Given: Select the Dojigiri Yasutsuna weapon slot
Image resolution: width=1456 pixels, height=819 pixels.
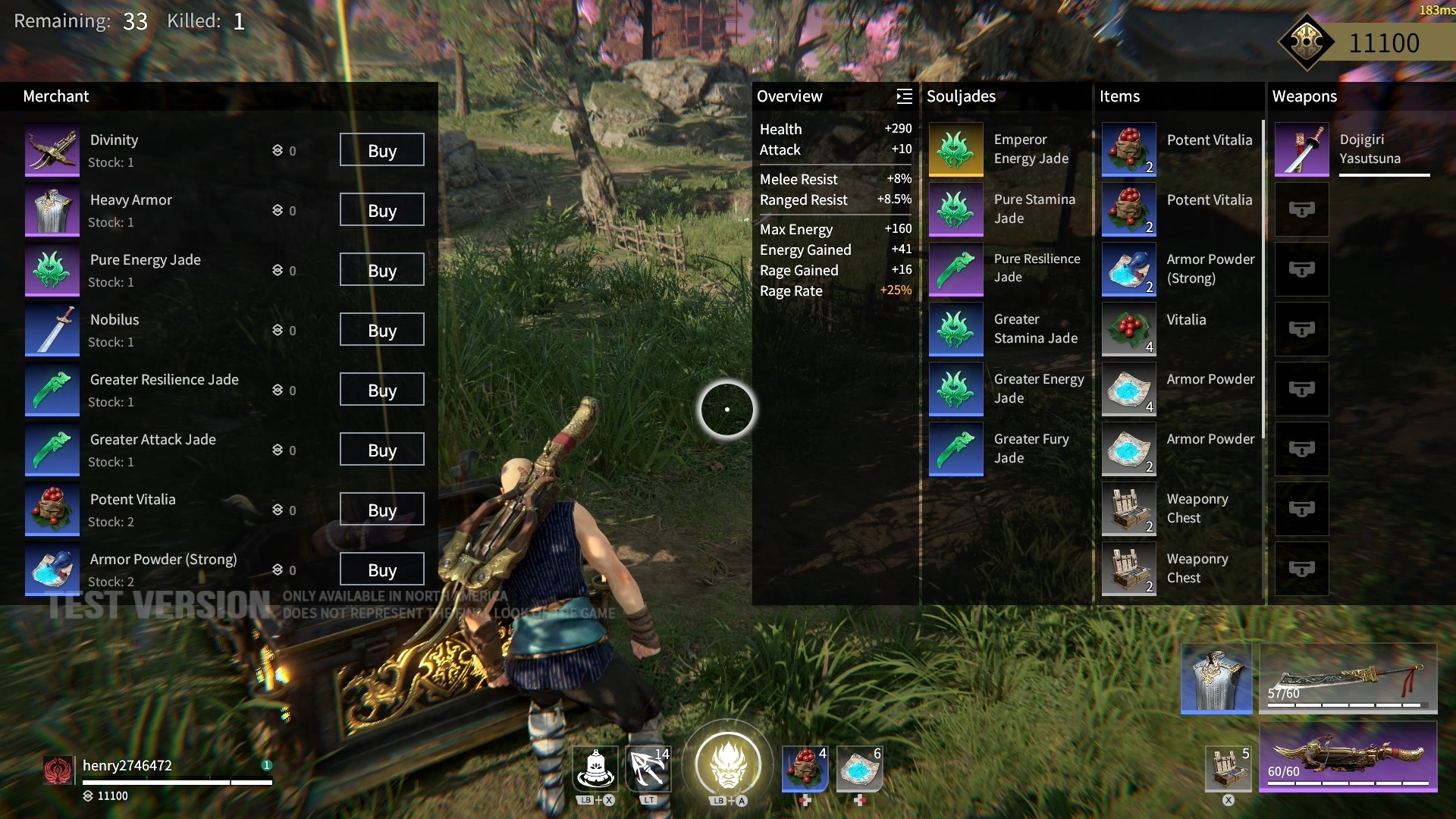Looking at the screenshot, I should pyautogui.click(x=1301, y=149).
